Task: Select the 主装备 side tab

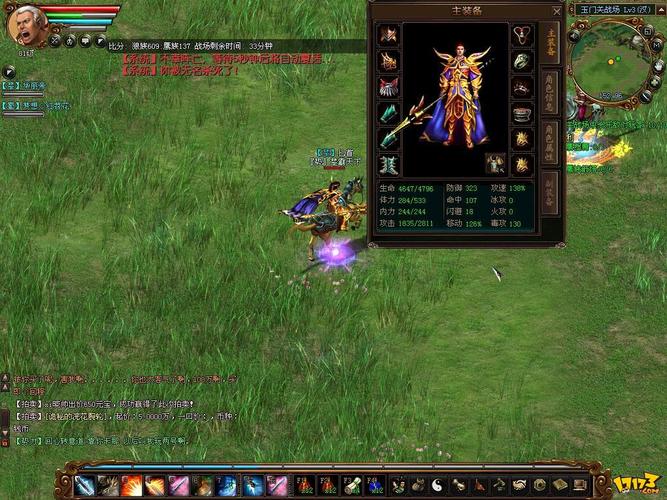Action: pos(550,43)
